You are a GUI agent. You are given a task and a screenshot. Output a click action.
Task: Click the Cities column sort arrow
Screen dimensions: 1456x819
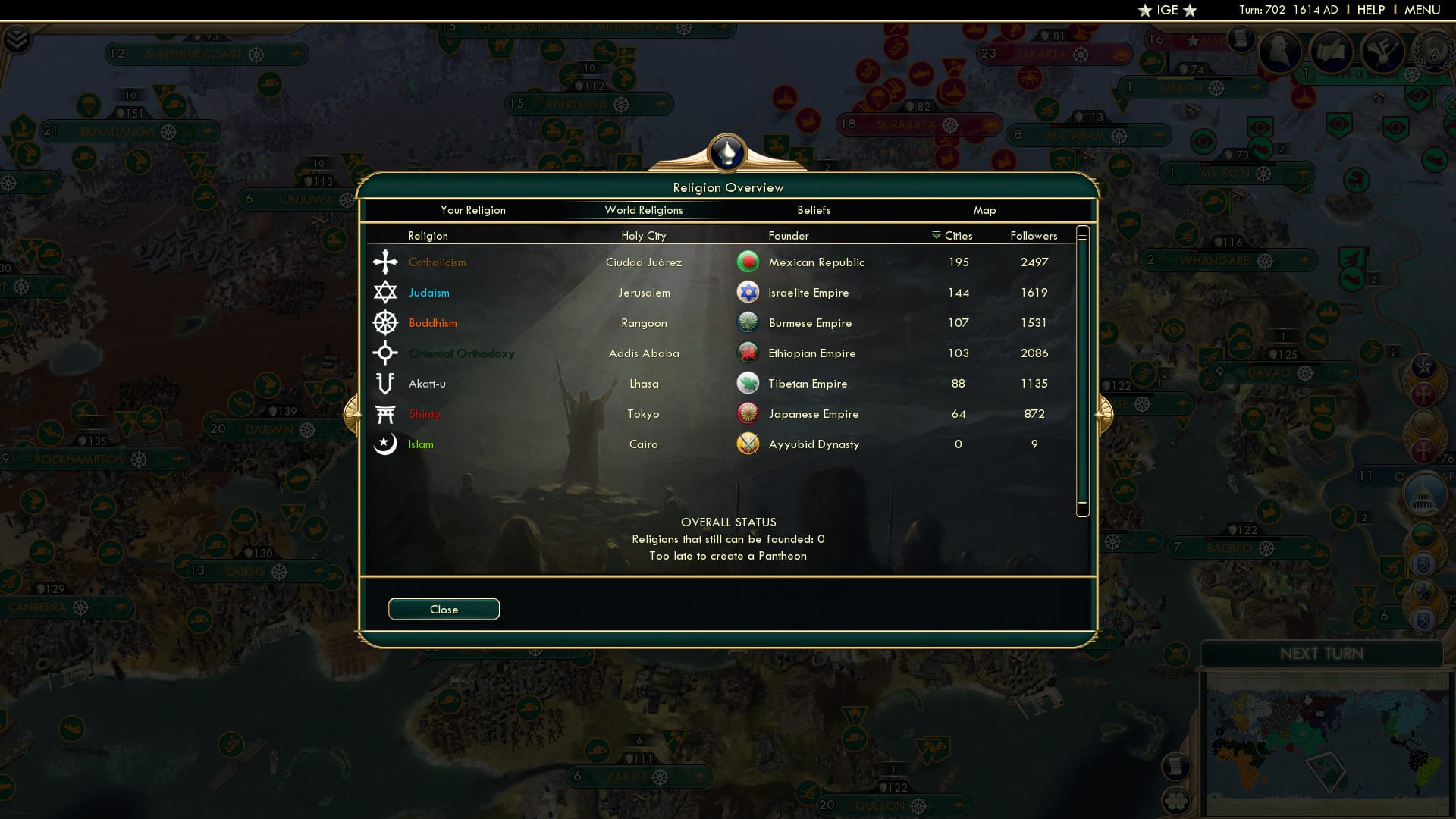pyautogui.click(x=935, y=236)
